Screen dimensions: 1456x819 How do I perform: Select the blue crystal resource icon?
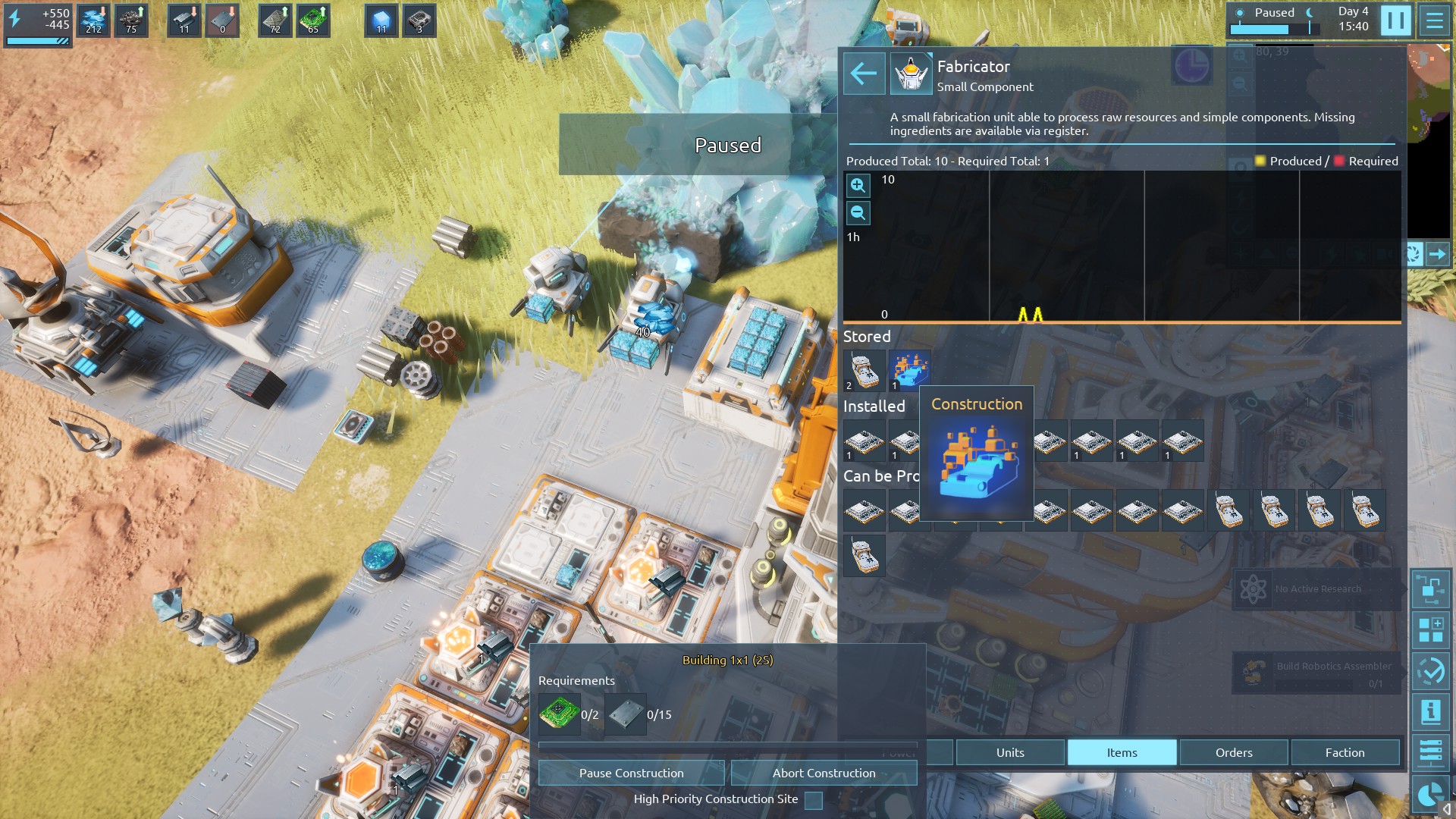coord(381,20)
